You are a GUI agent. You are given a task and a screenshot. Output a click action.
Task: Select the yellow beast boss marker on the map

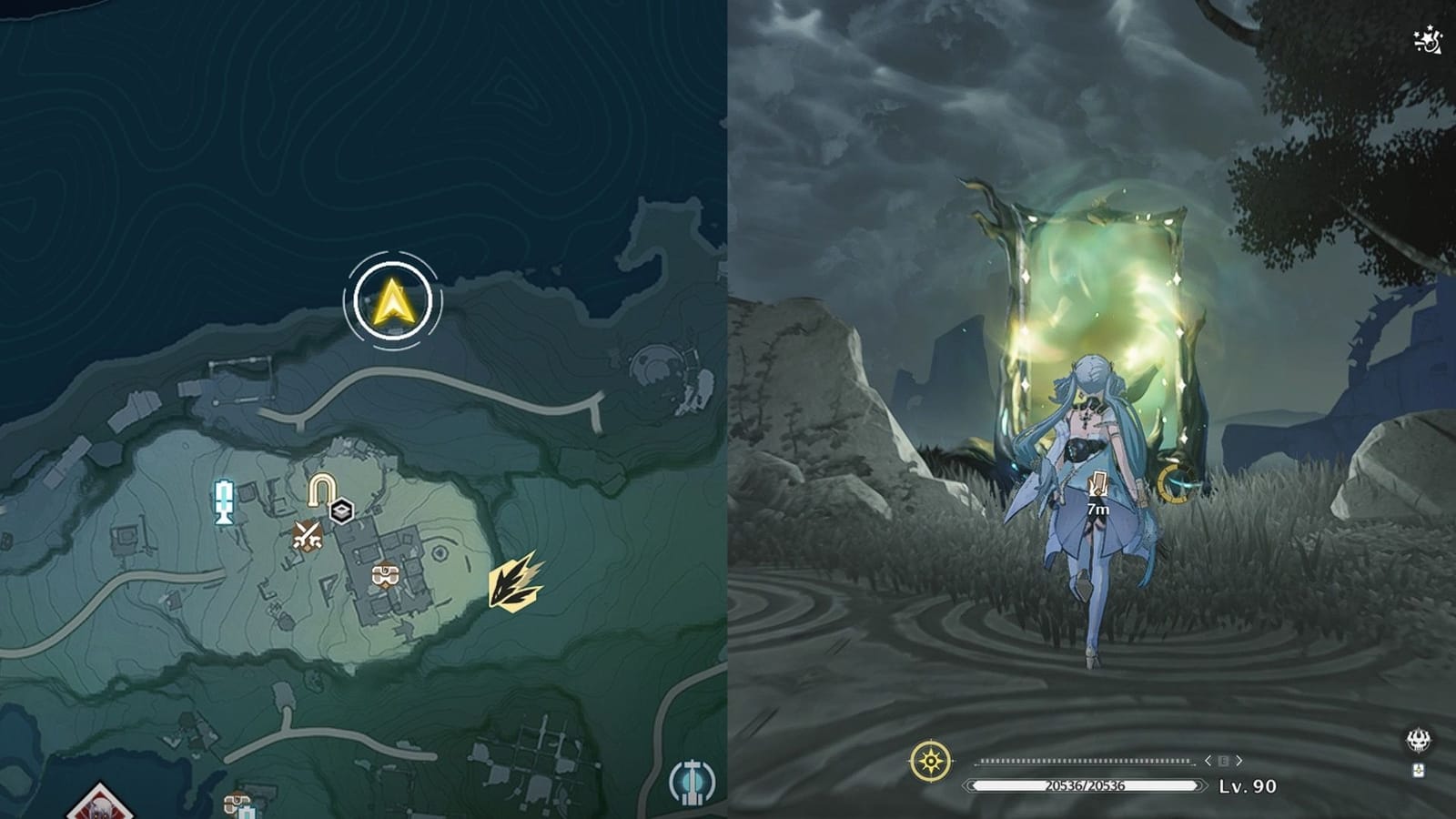tap(512, 585)
